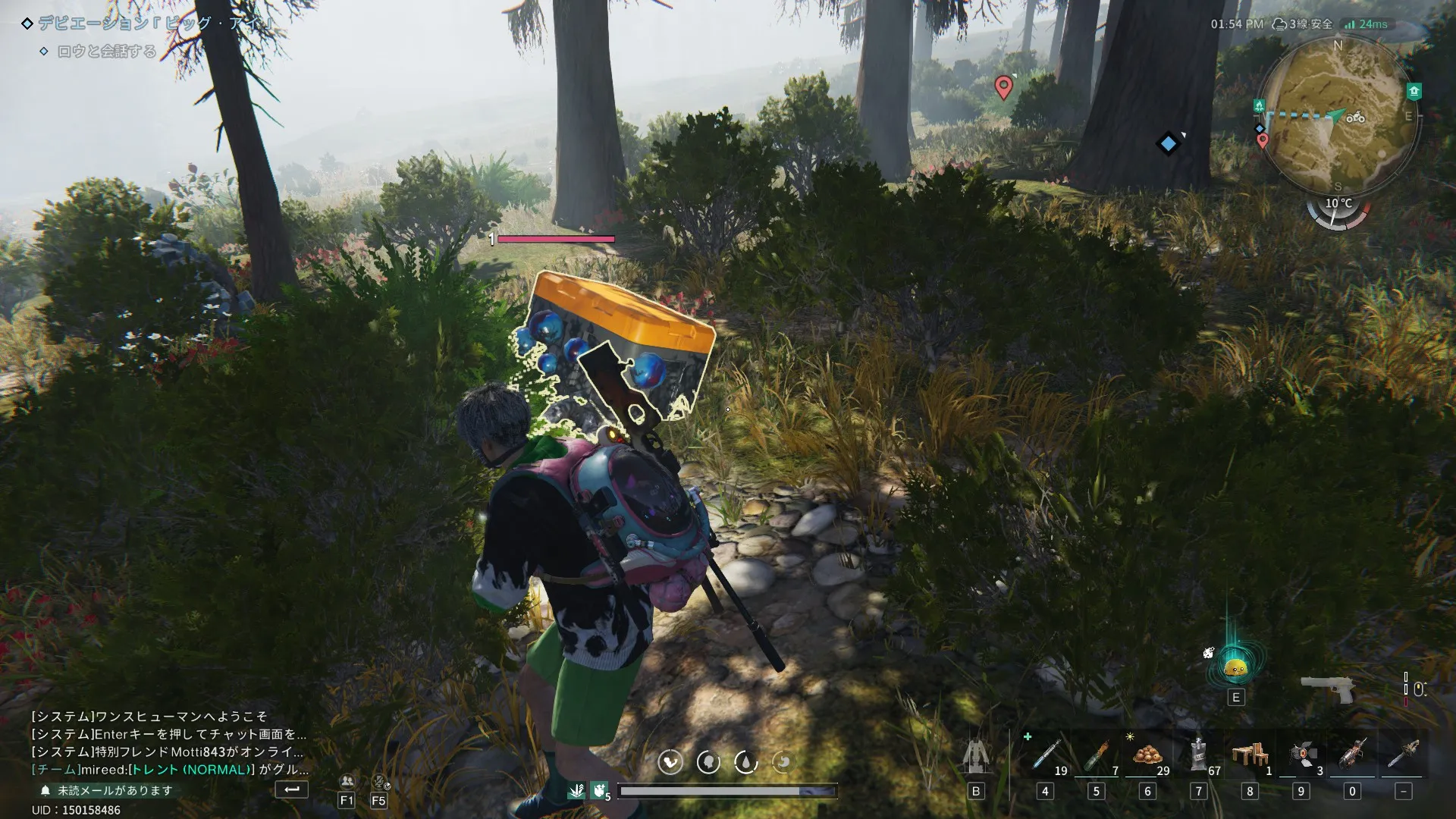Use the food pile in the hotbar
The width and height of the screenshot is (1456, 819).
tap(1147, 755)
